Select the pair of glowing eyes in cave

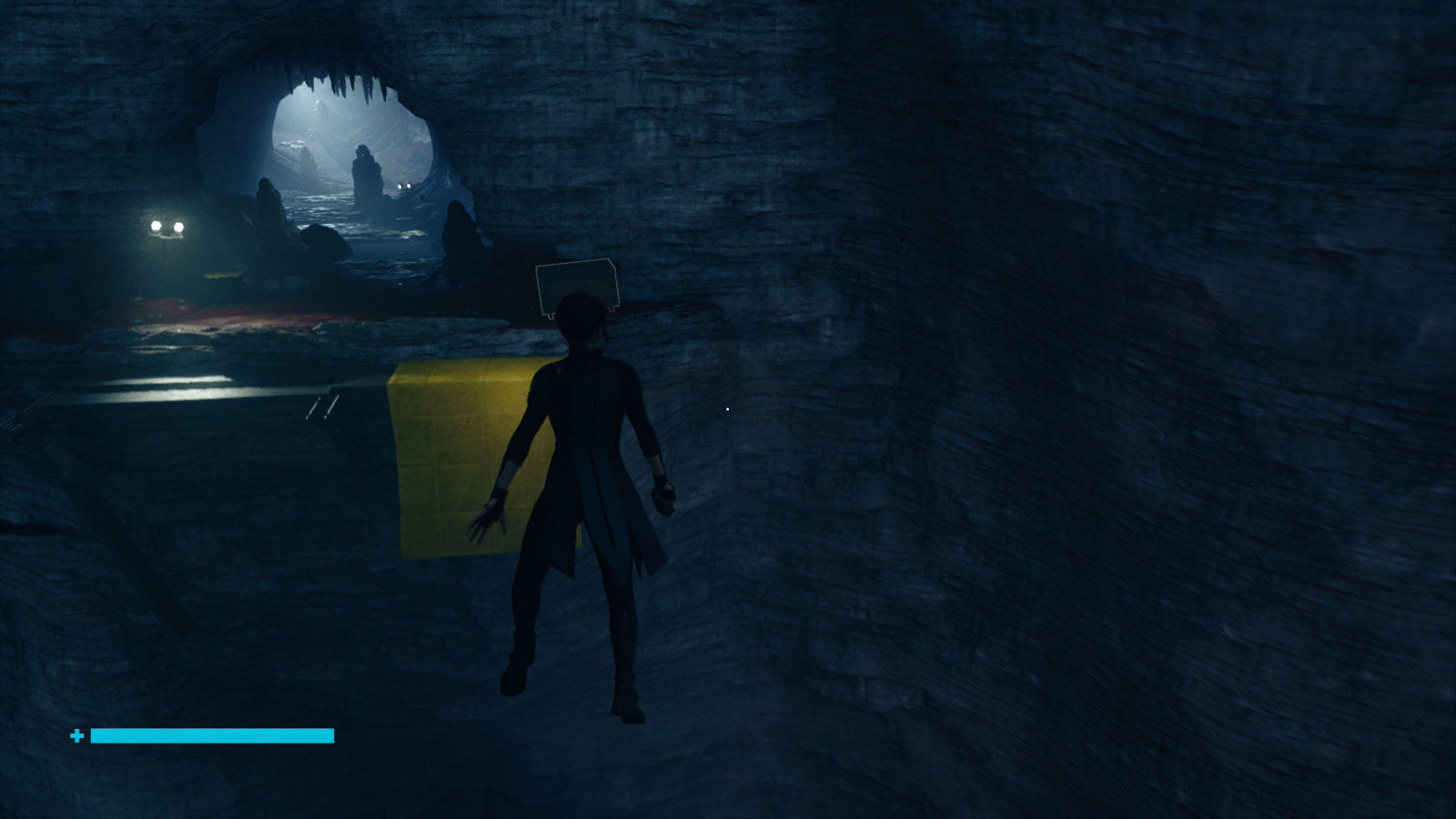(404, 185)
